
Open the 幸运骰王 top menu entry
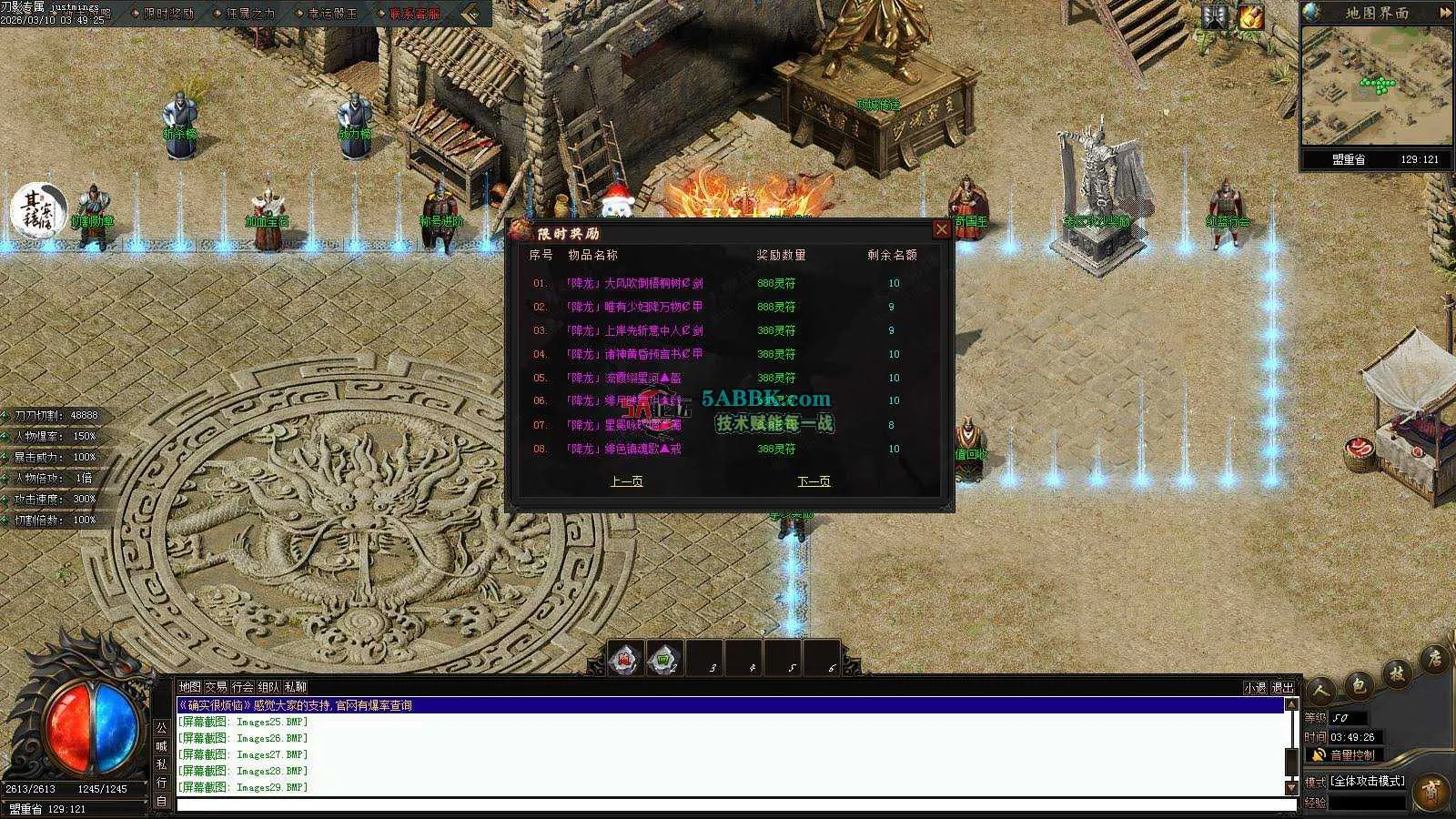pyautogui.click(x=332, y=14)
